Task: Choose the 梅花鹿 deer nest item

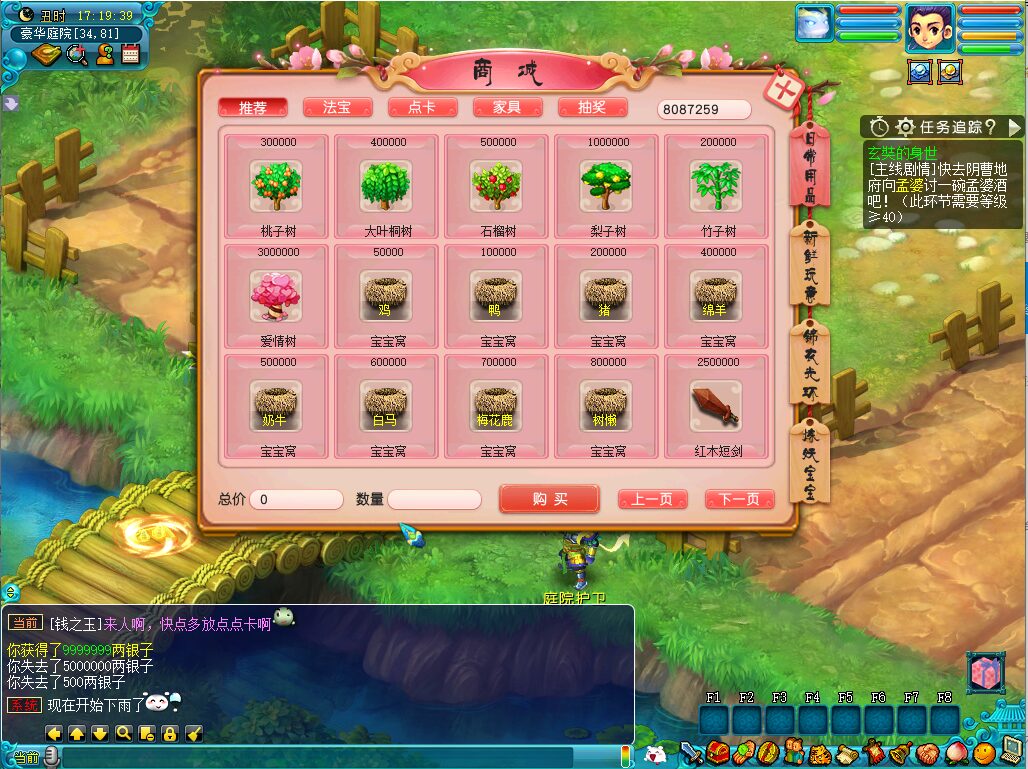Action: pyautogui.click(x=496, y=406)
